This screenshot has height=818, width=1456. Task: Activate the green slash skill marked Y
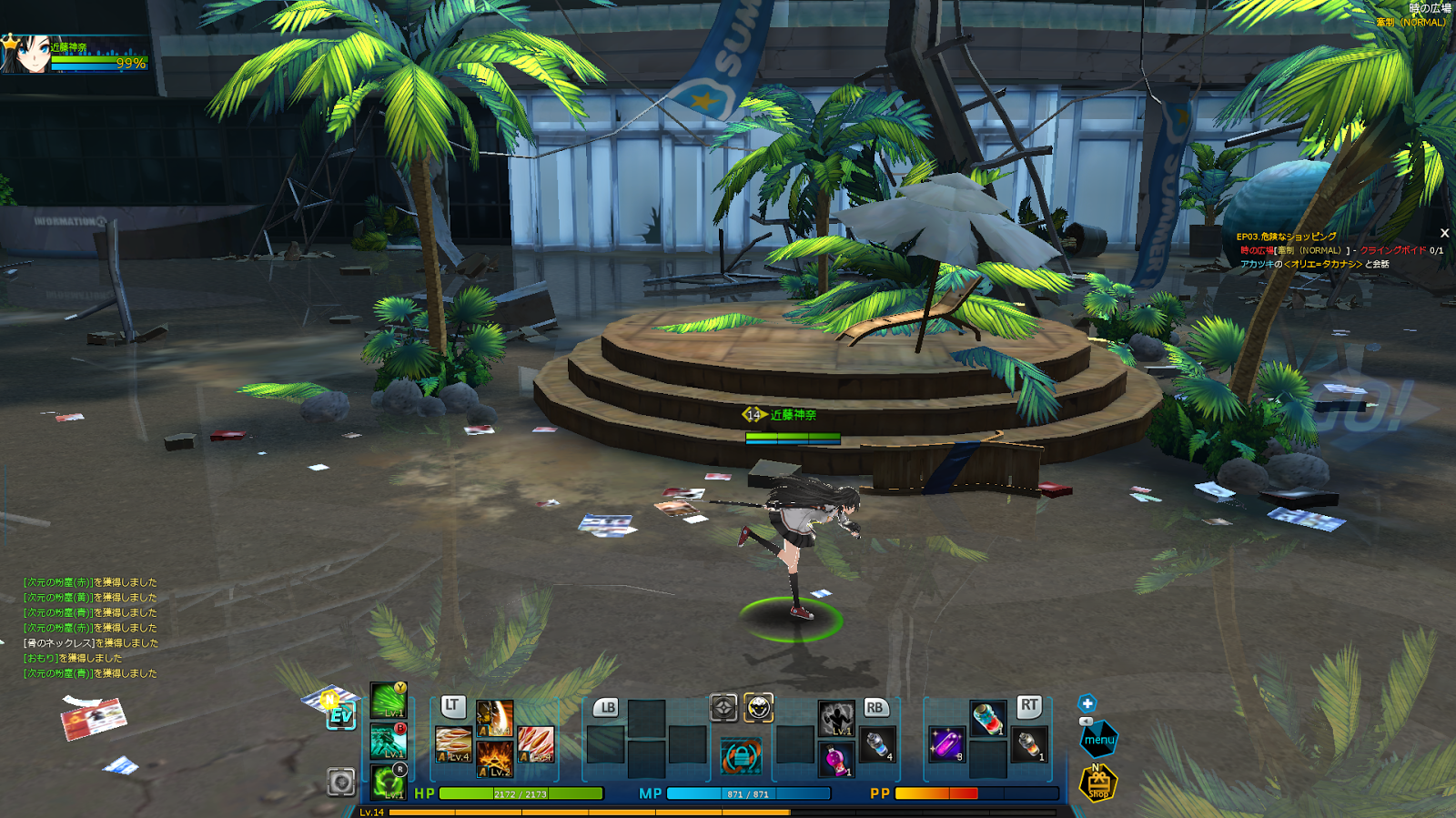click(389, 702)
